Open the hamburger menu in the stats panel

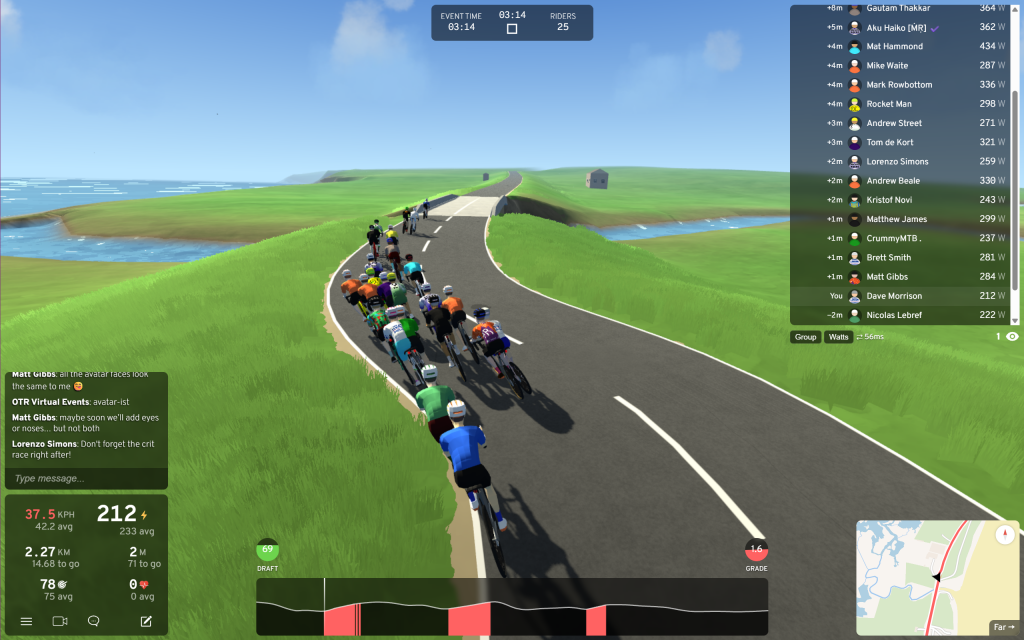[26, 621]
